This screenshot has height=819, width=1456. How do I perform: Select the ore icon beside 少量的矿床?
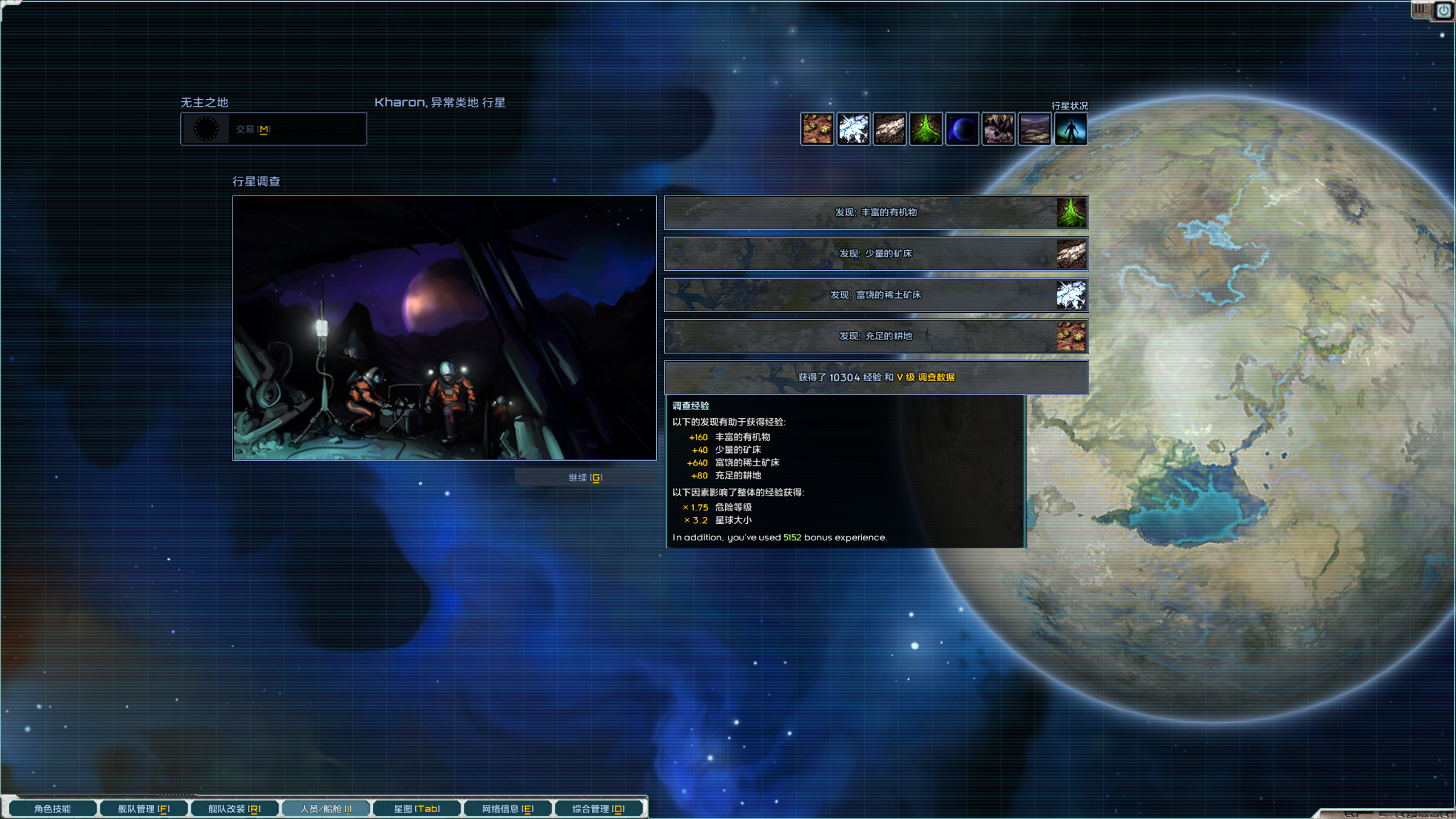[1072, 254]
